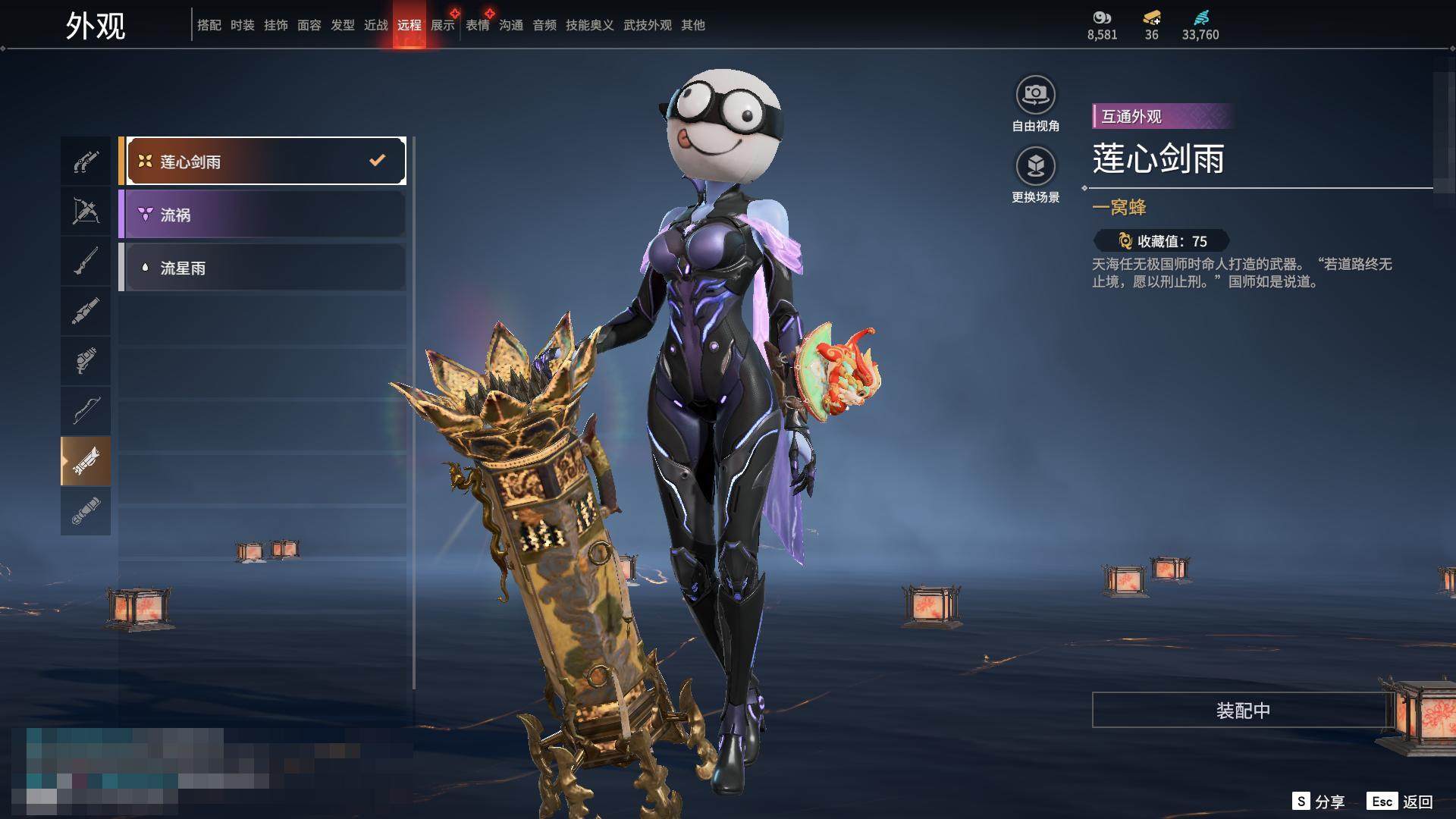Viewport: 1456px width, 819px height.
Task: Switch to the 发型 tab
Action: point(343,25)
